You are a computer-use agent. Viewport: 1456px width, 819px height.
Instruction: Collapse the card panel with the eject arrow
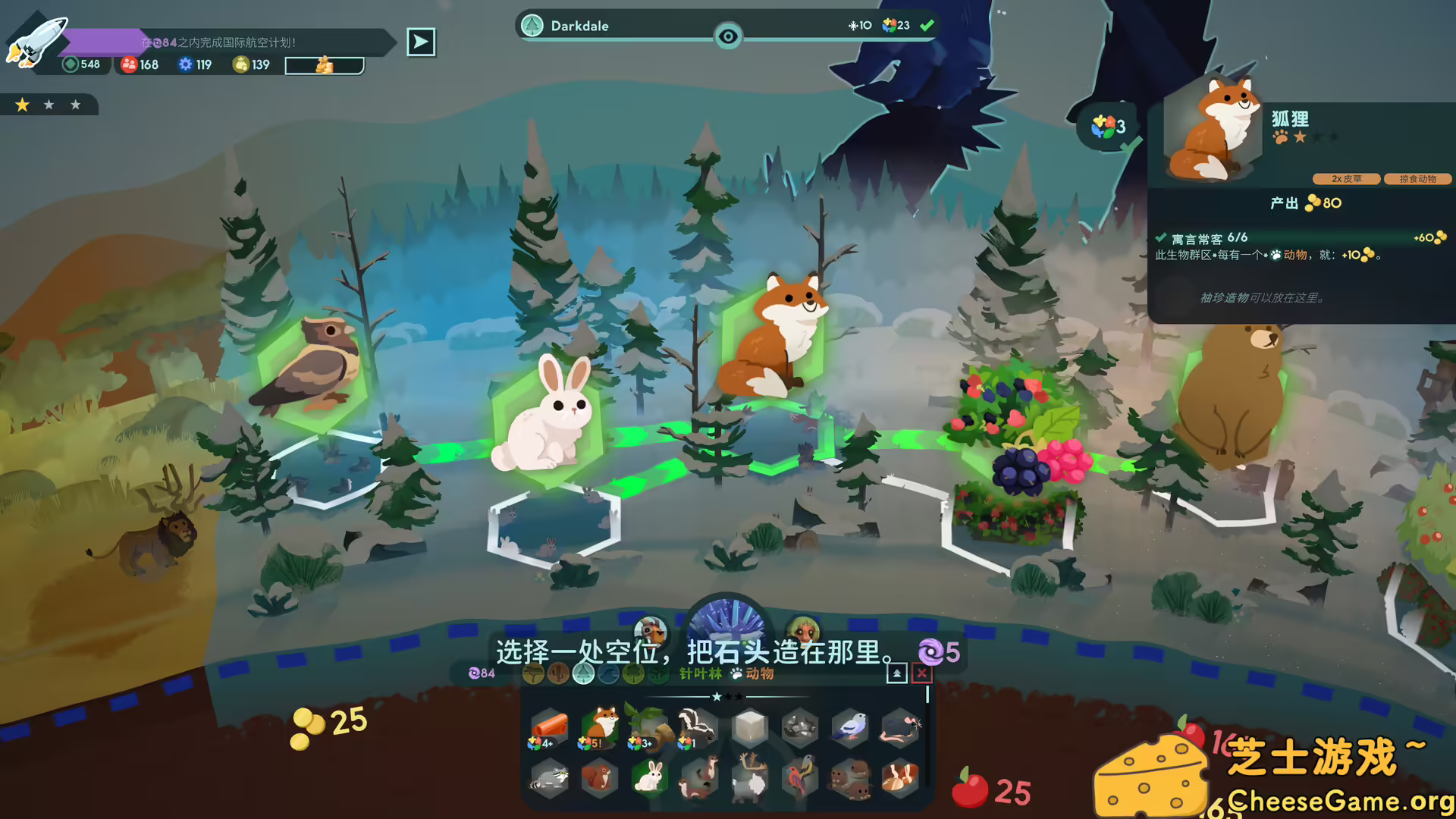(x=896, y=673)
